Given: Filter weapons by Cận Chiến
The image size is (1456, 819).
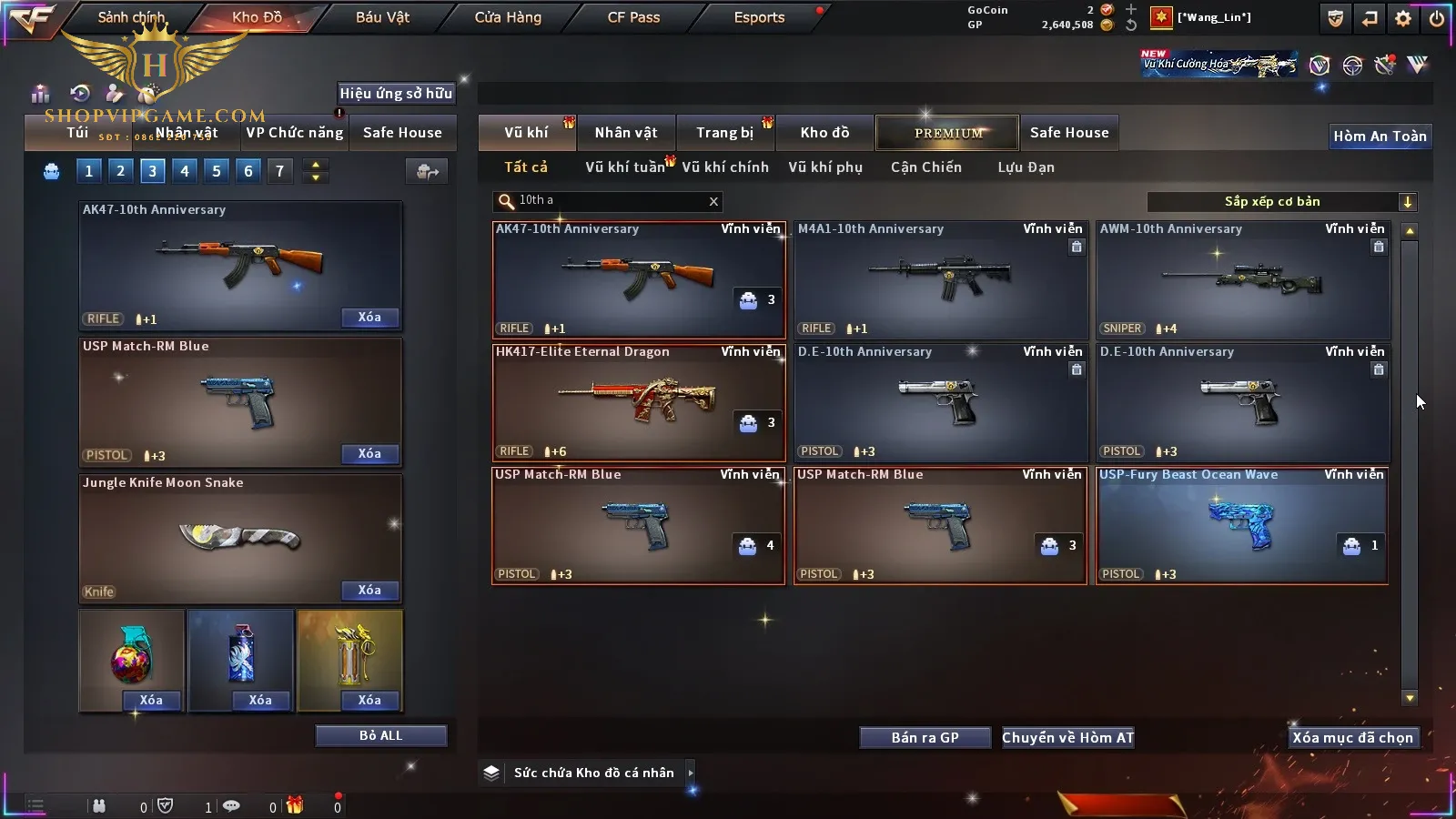Looking at the screenshot, I should click(925, 167).
